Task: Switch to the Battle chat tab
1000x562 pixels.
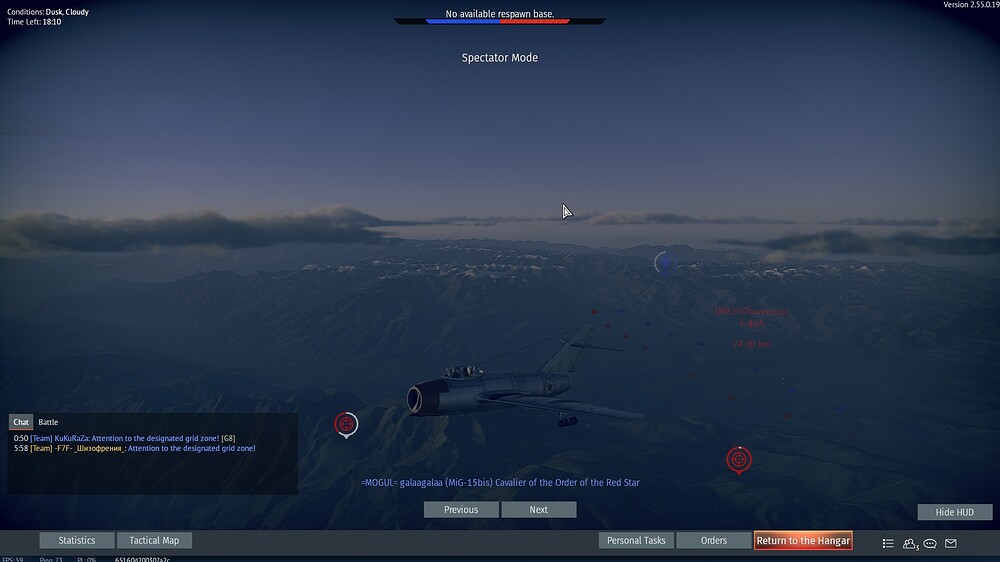Action: click(48, 422)
